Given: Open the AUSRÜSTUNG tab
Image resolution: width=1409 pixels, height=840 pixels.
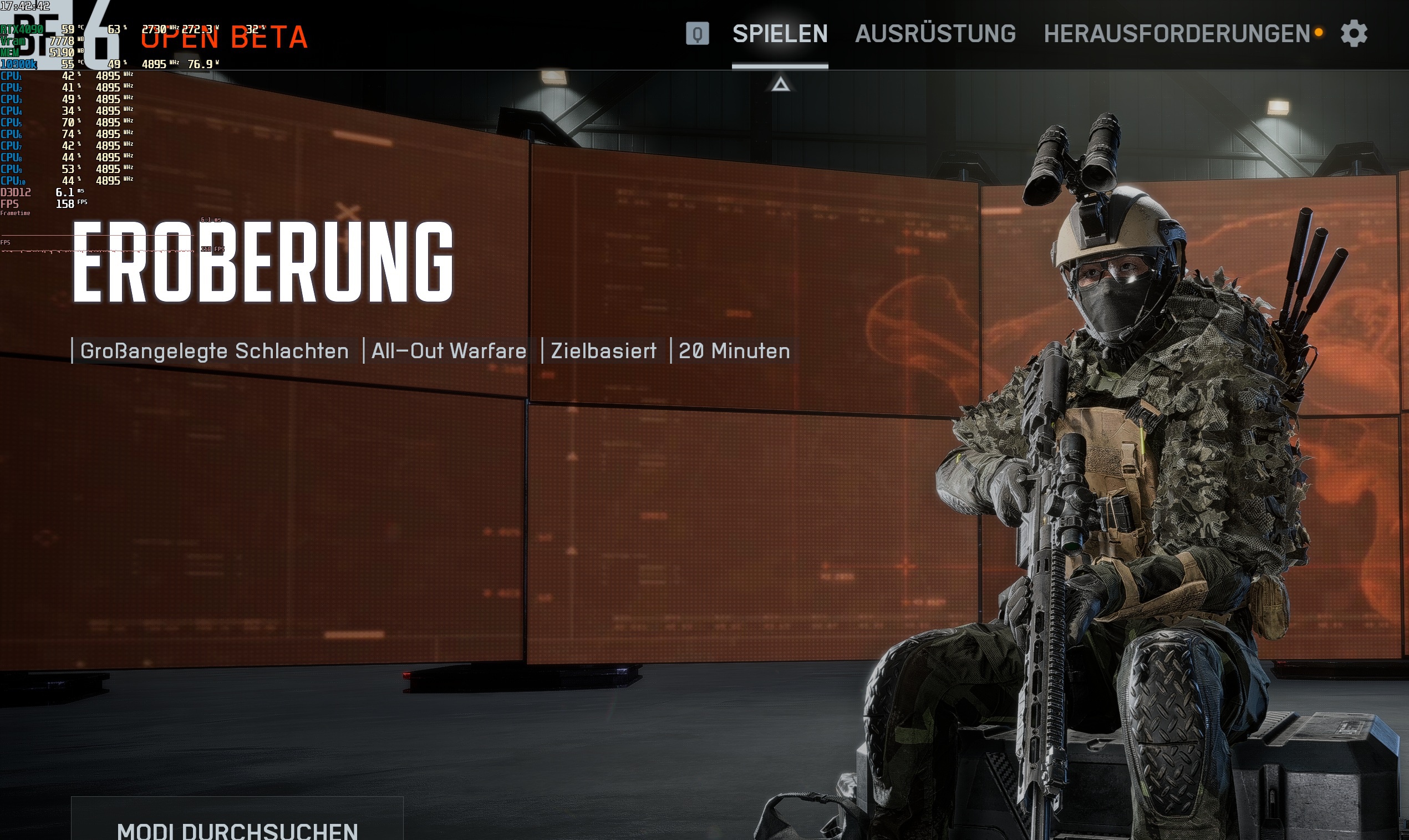Looking at the screenshot, I should [935, 34].
